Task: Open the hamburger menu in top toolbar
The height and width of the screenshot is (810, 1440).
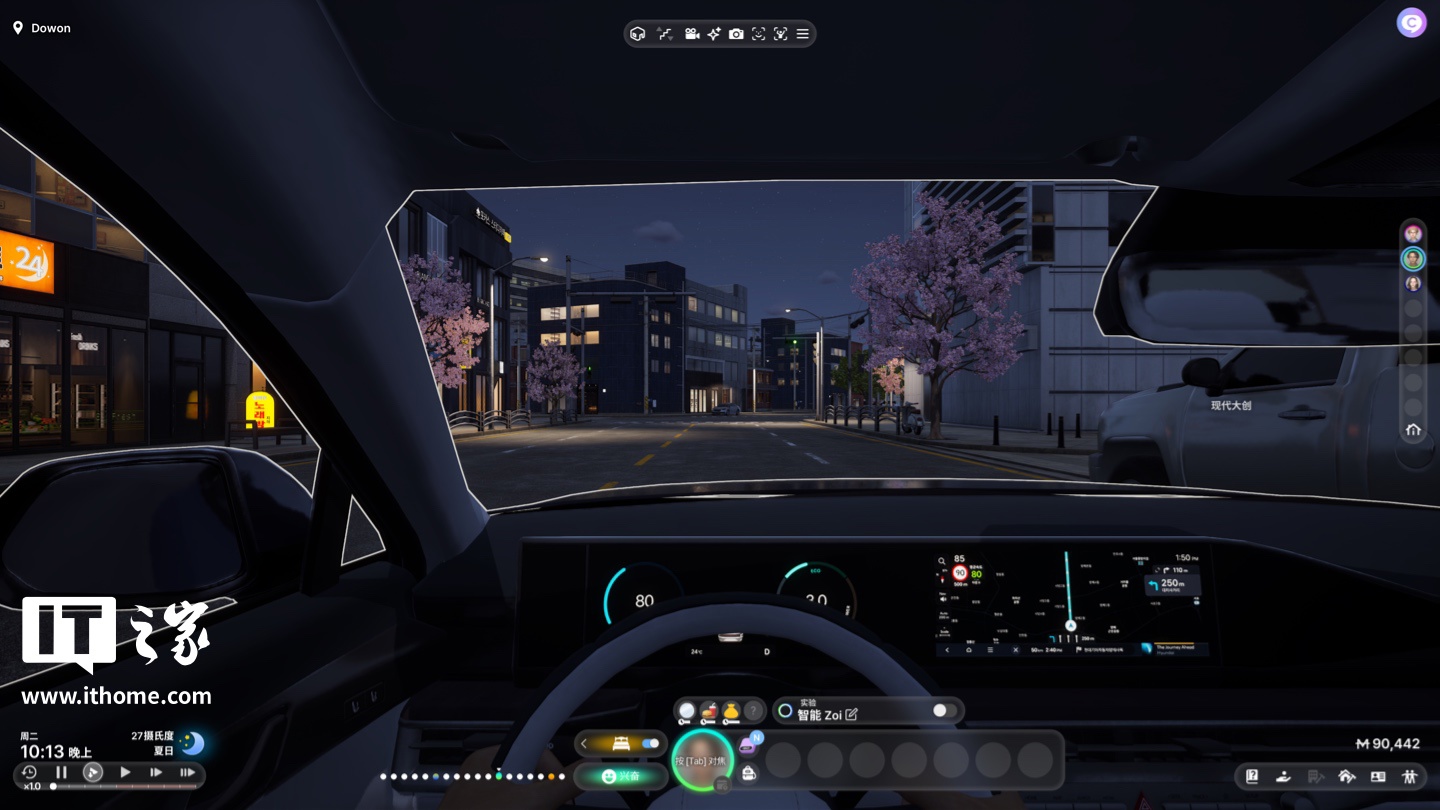Action: (802, 34)
